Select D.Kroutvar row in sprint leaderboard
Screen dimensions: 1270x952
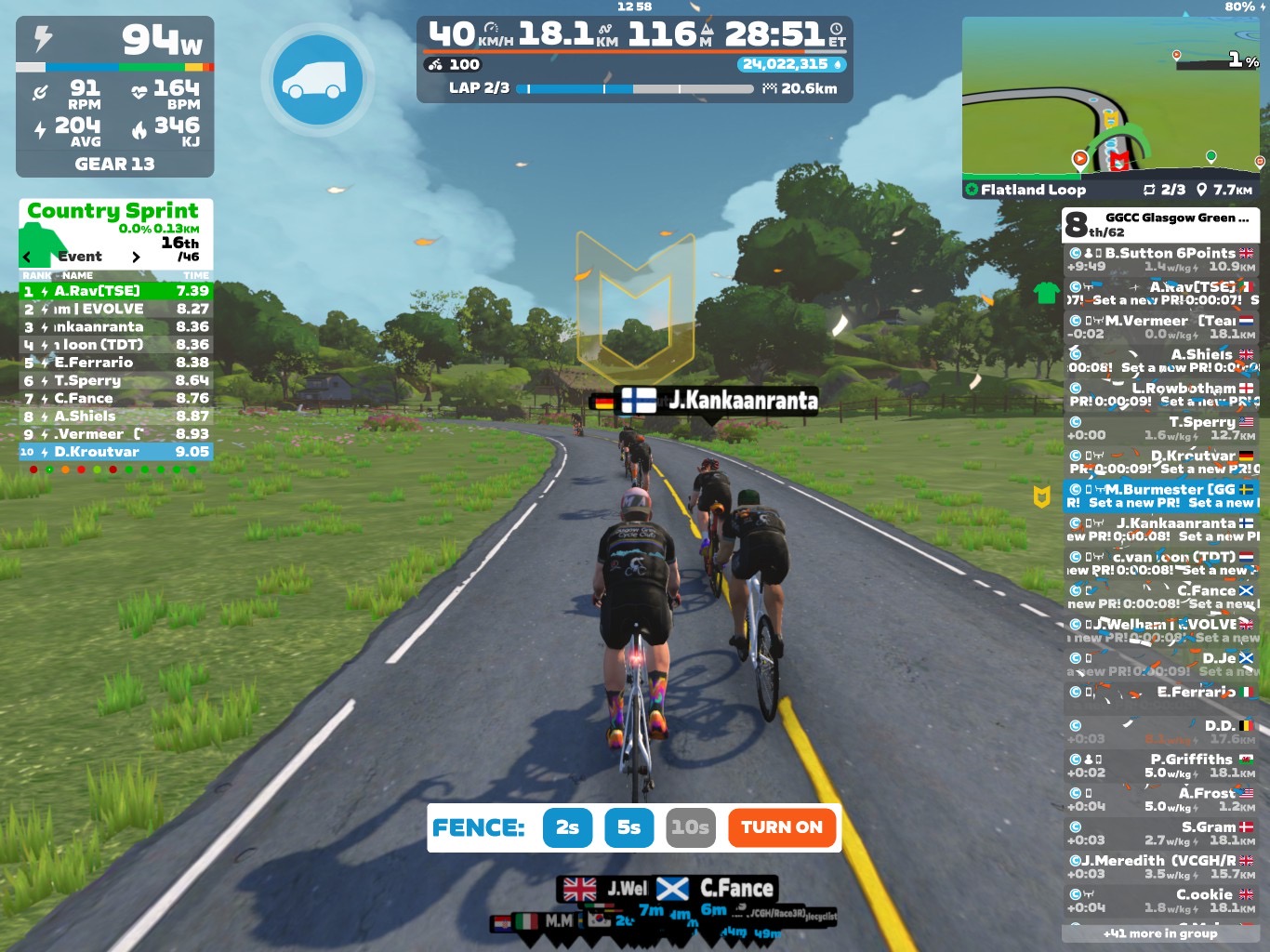click(115, 452)
